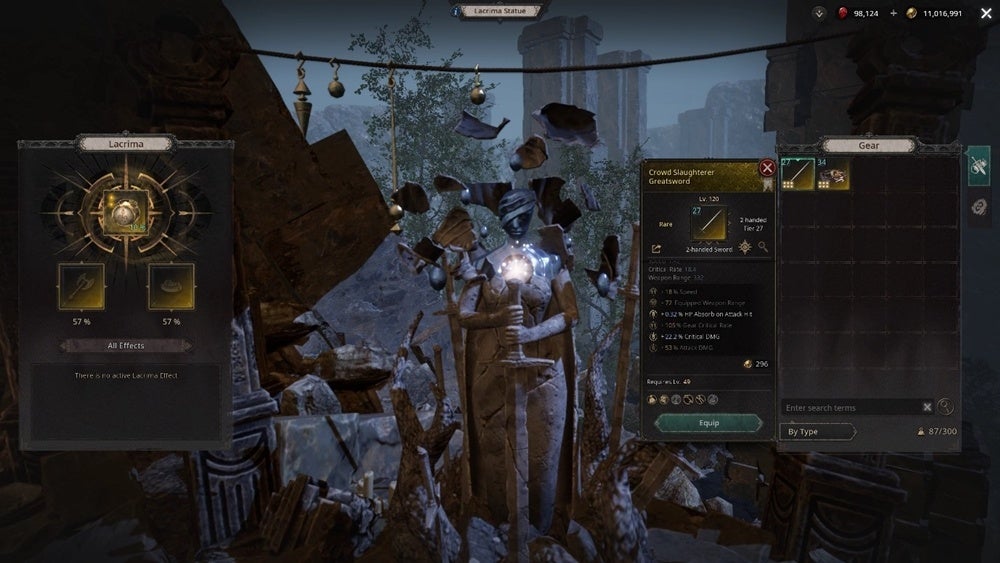
Task: Switch to the second gear side tab
Action: [x=979, y=207]
